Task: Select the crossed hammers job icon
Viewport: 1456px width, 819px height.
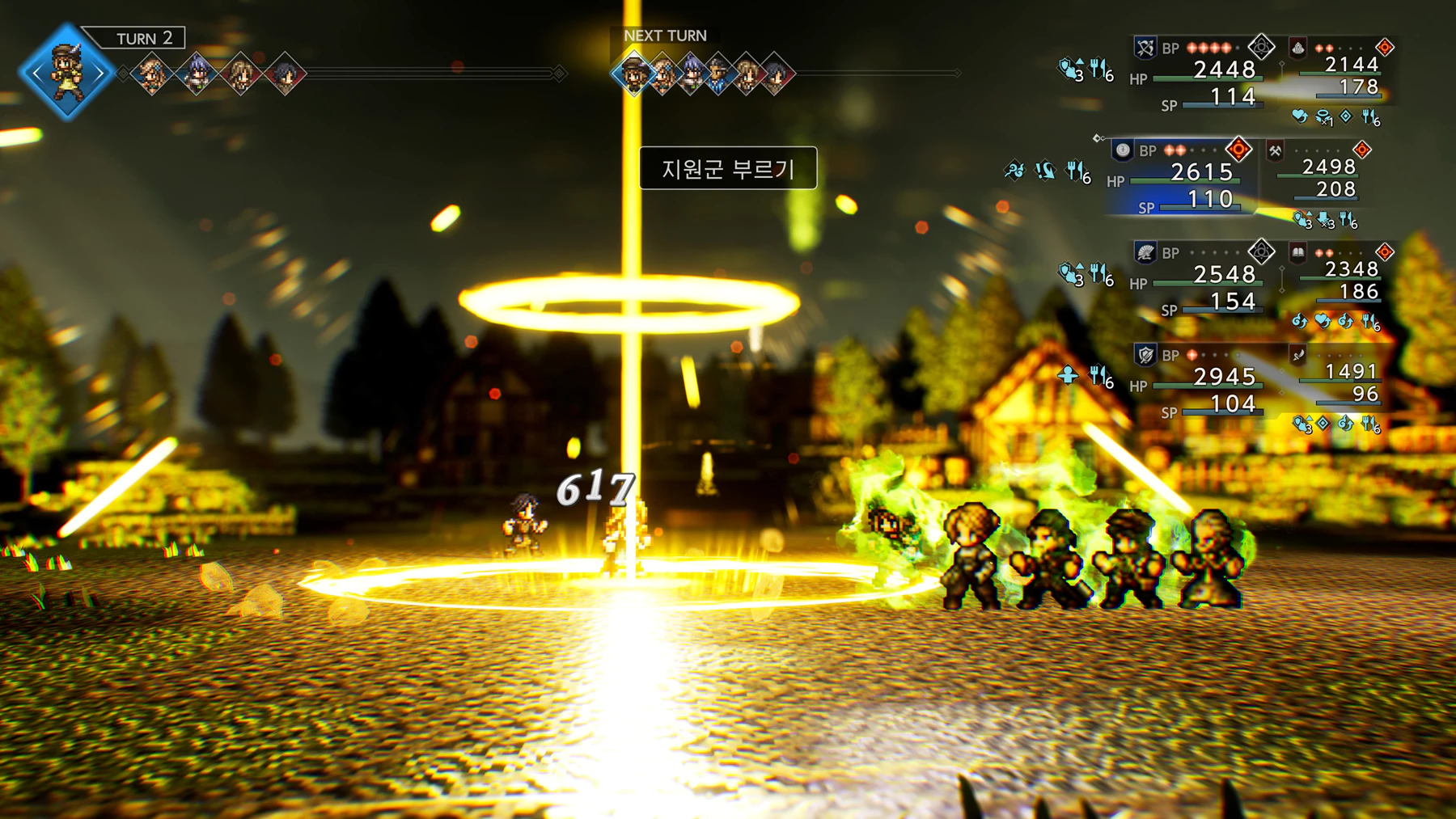Action: [x=1275, y=150]
